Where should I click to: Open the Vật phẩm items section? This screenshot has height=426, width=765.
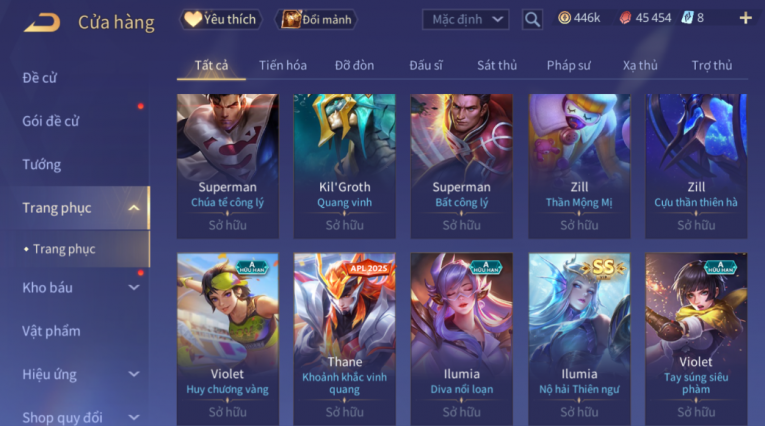[x=51, y=331]
